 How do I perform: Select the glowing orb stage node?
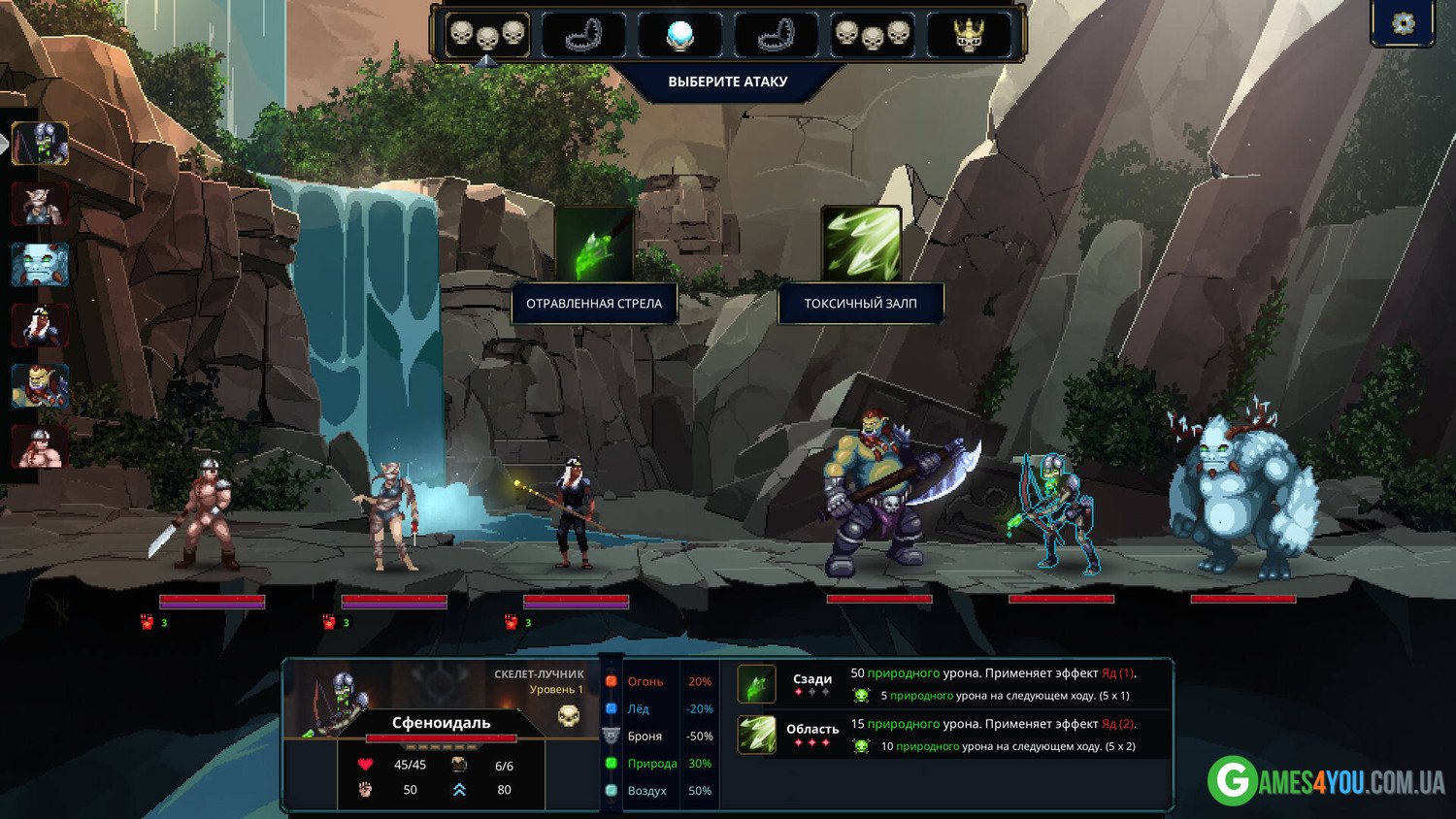coord(680,35)
